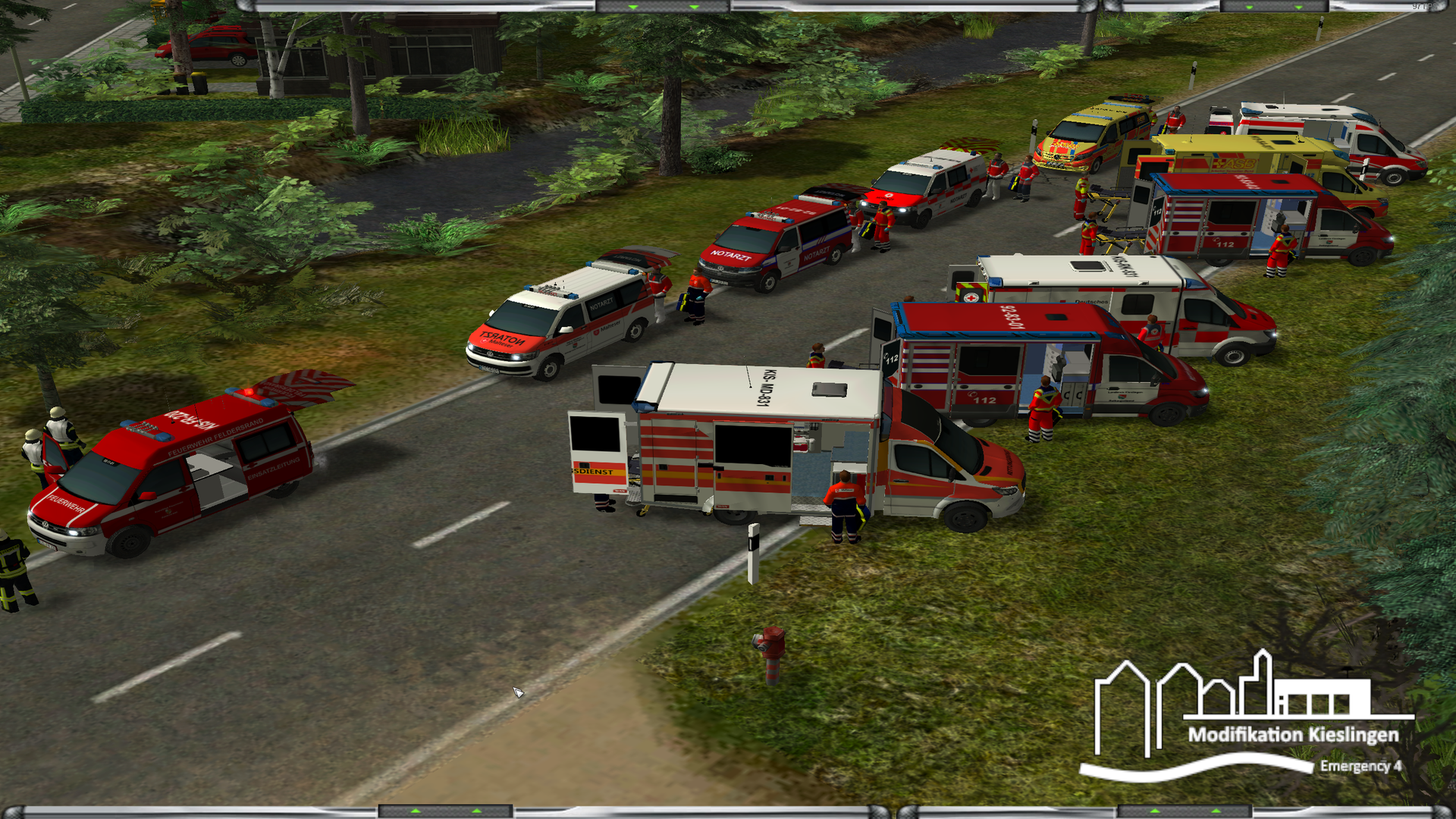Expand the collapsed top bar's short right-hand arrow handle
The width and height of the screenshot is (1456, 819).
click(x=1274, y=7)
